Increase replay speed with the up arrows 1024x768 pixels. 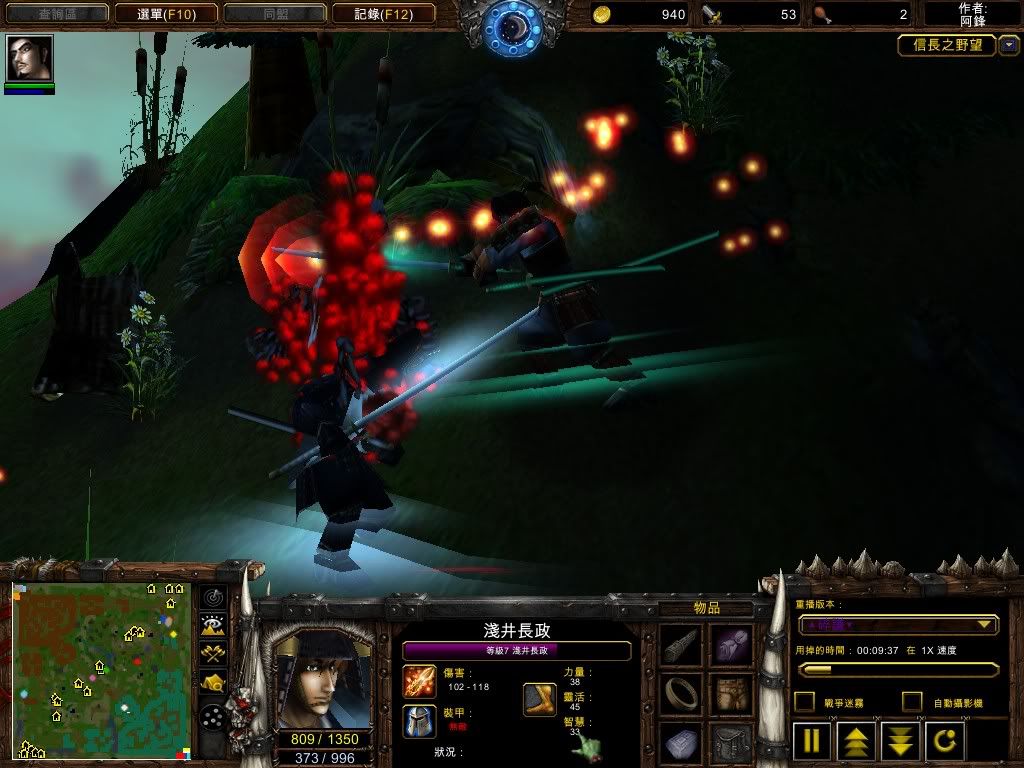[x=857, y=742]
